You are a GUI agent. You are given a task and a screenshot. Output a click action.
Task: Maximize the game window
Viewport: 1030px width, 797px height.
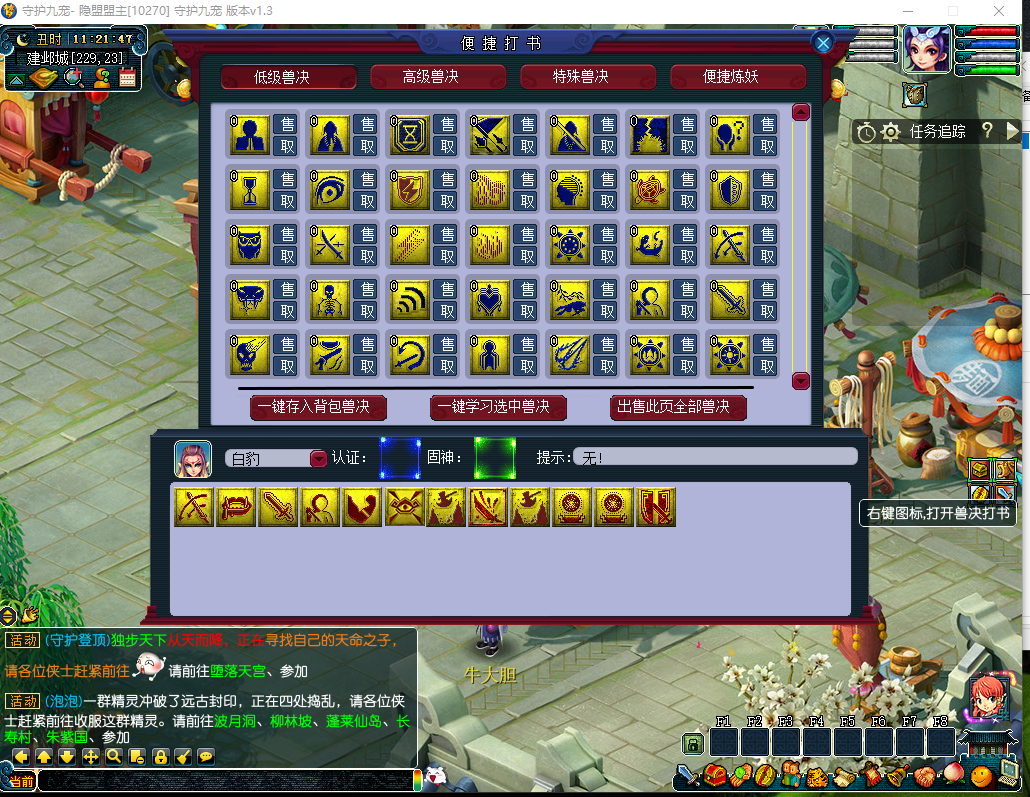tap(952, 11)
